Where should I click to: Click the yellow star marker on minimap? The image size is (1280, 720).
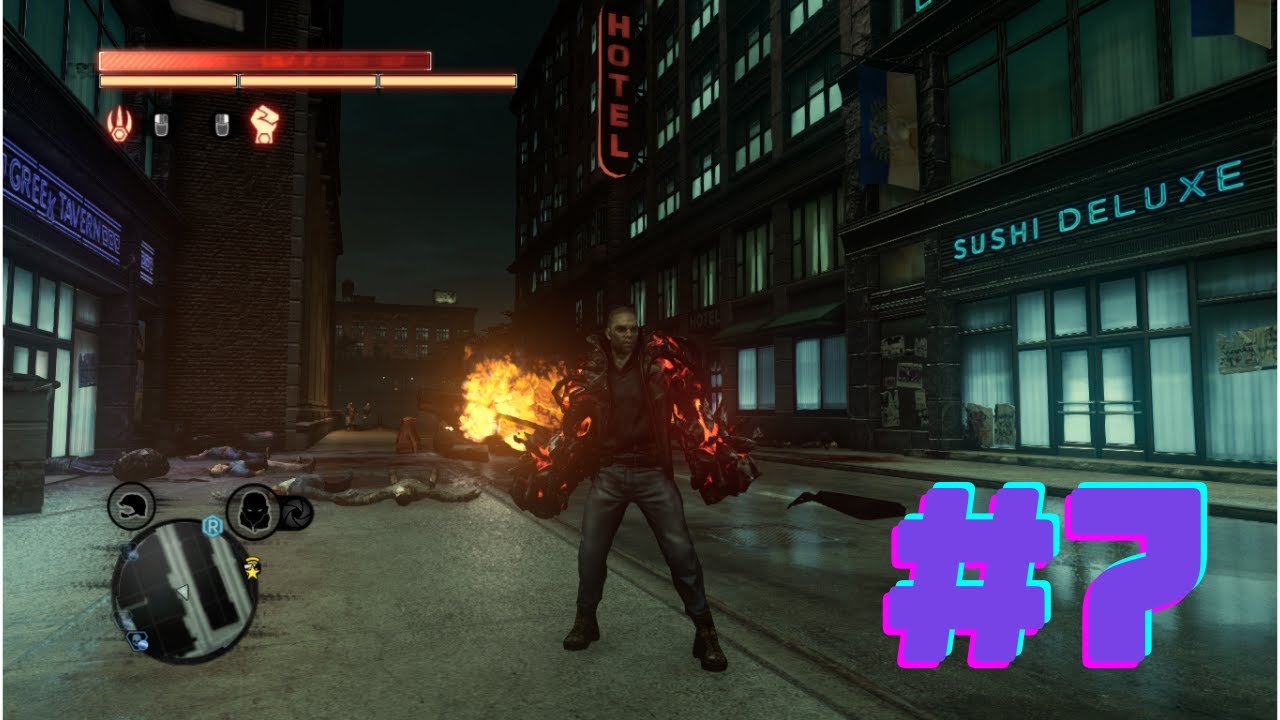pos(254,570)
